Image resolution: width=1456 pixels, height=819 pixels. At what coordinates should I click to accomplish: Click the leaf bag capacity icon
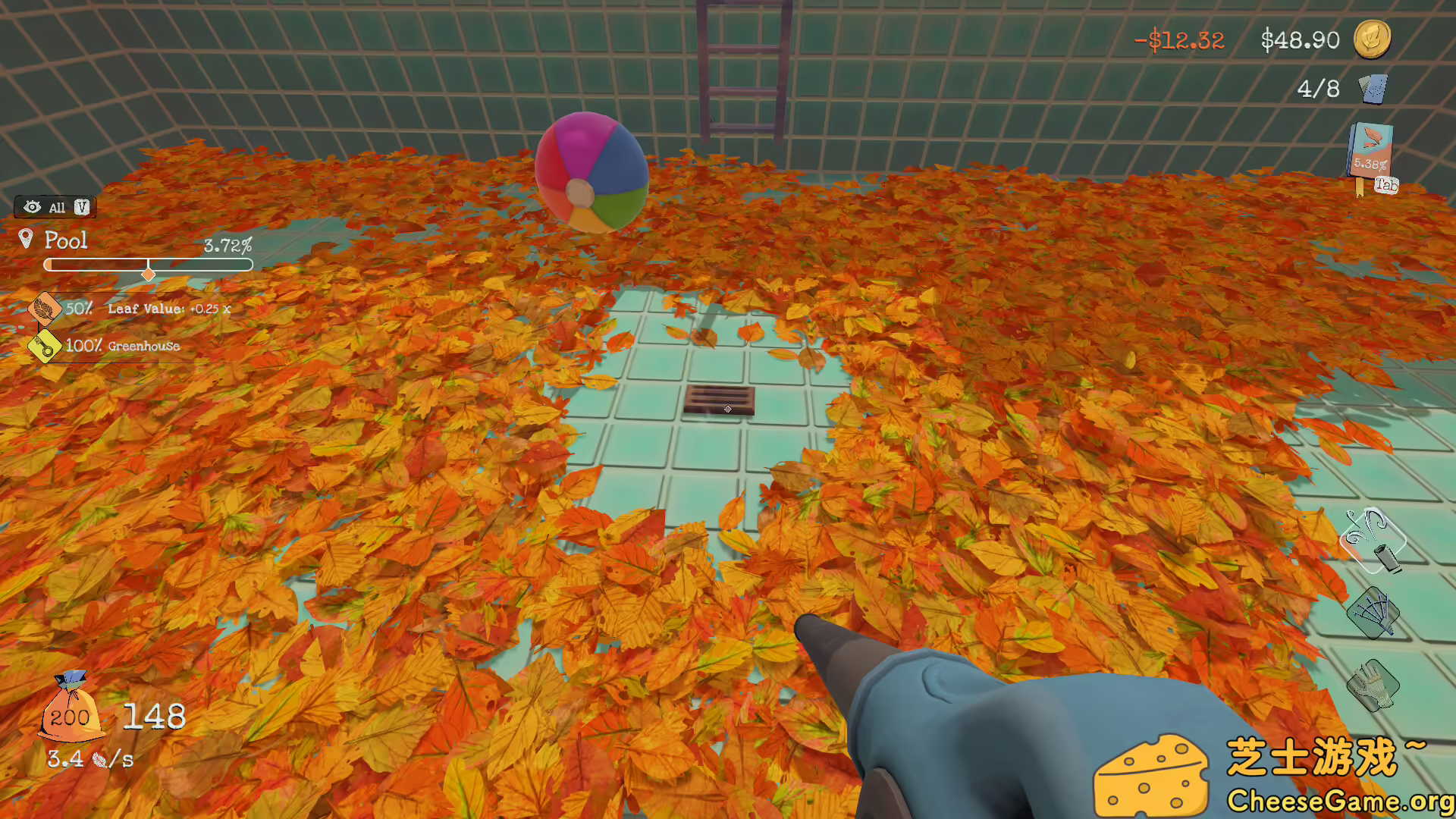click(71, 717)
